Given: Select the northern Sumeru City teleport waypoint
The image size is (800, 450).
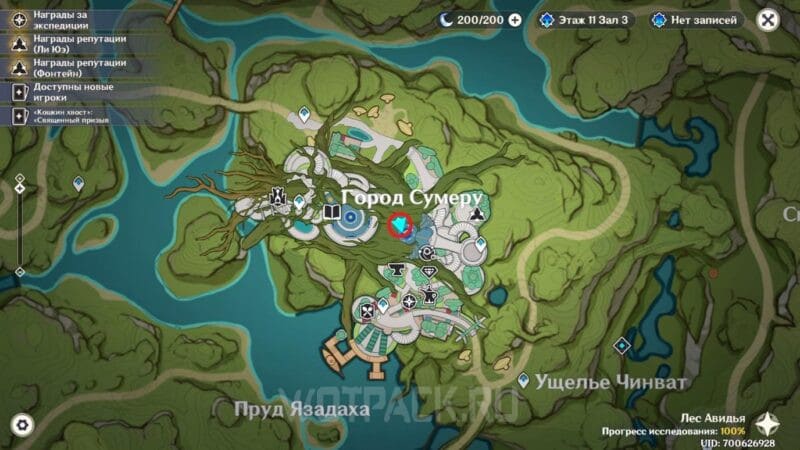Looking at the screenshot, I should (306, 116).
